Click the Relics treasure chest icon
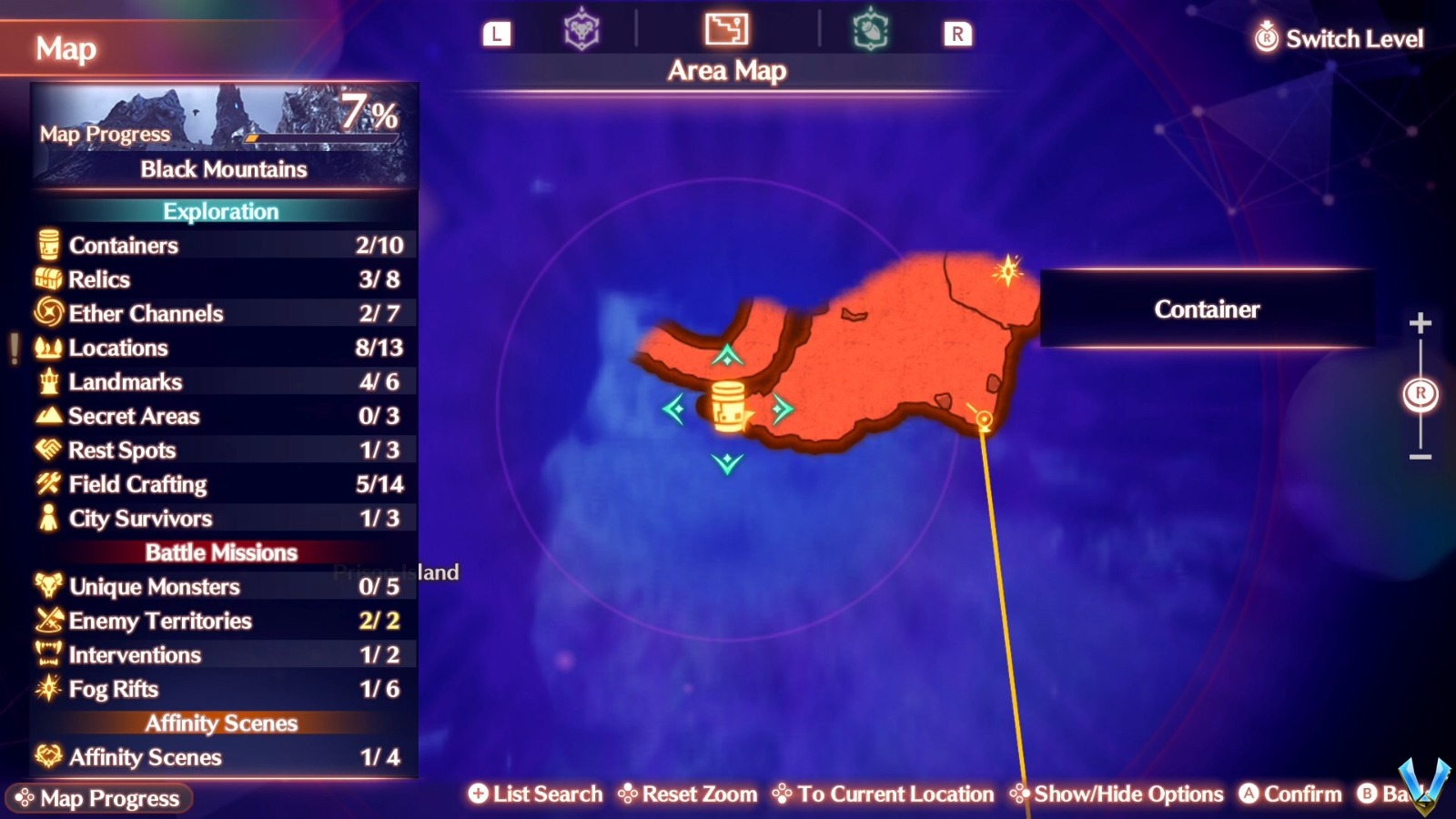 47,279
